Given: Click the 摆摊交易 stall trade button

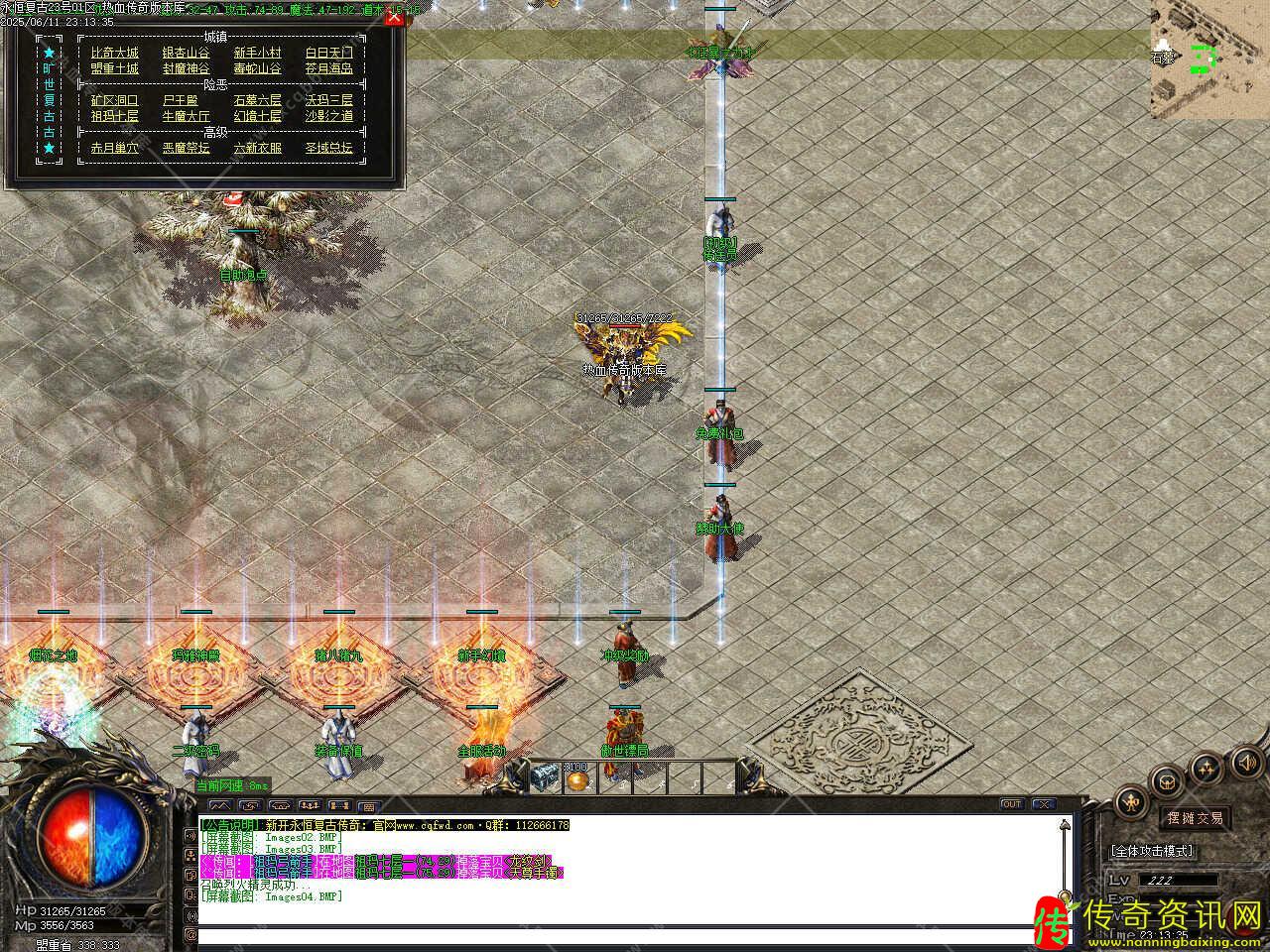Looking at the screenshot, I should click(1196, 818).
